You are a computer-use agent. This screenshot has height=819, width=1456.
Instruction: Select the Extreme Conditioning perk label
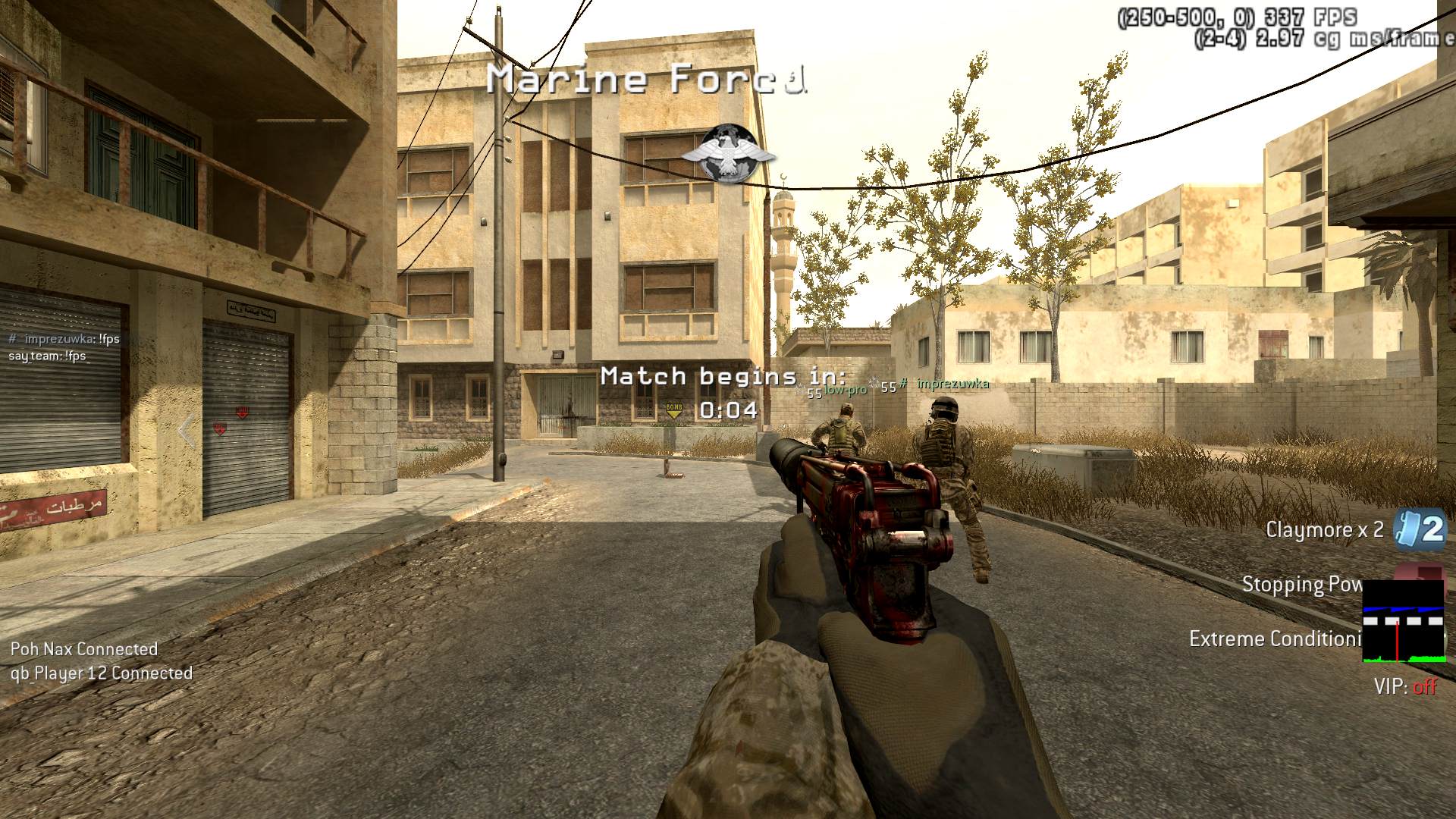[1276, 639]
